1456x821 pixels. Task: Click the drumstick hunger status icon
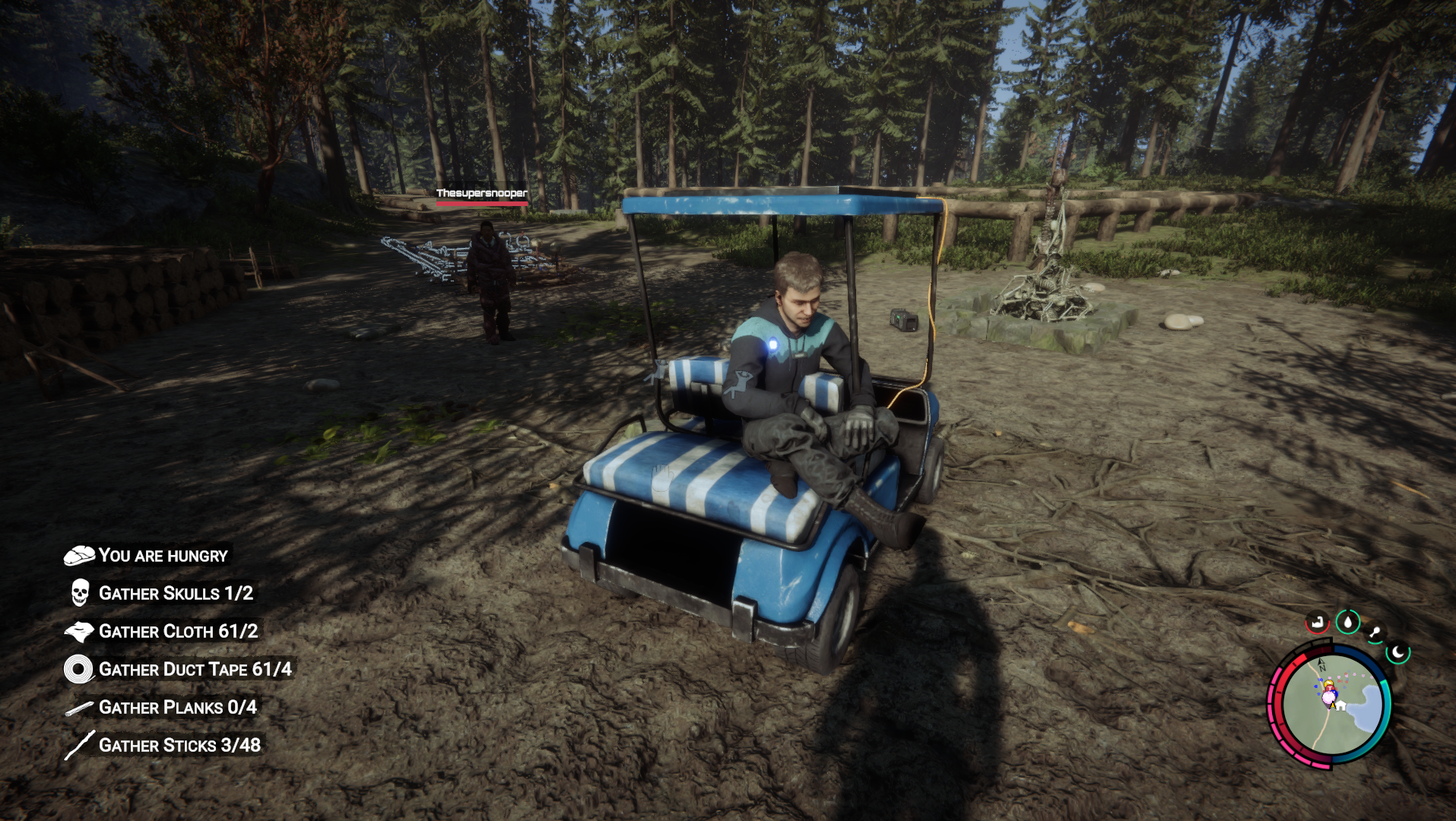point(1375,632)
